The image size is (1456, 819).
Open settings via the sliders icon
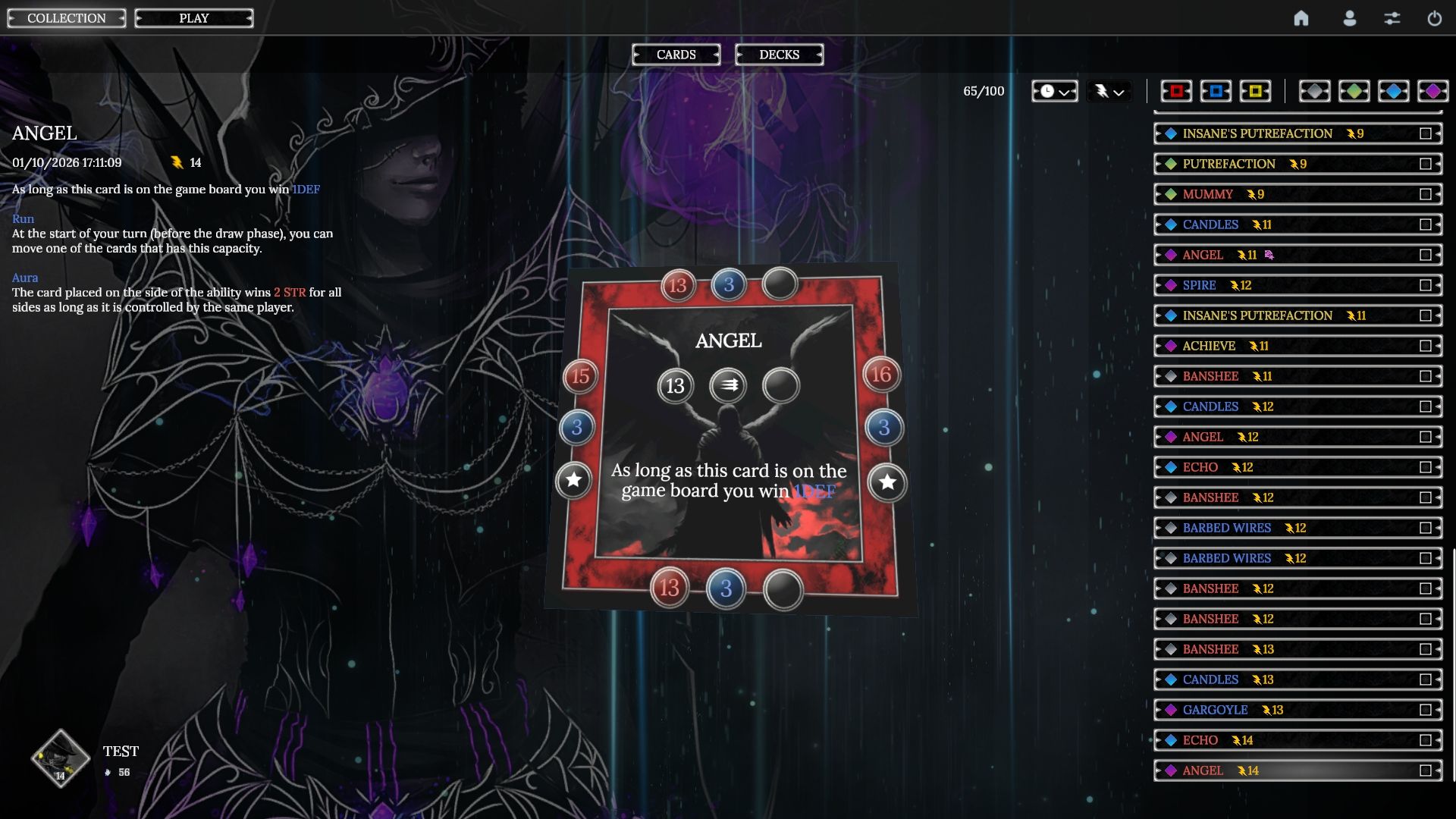click(1392, 18)
